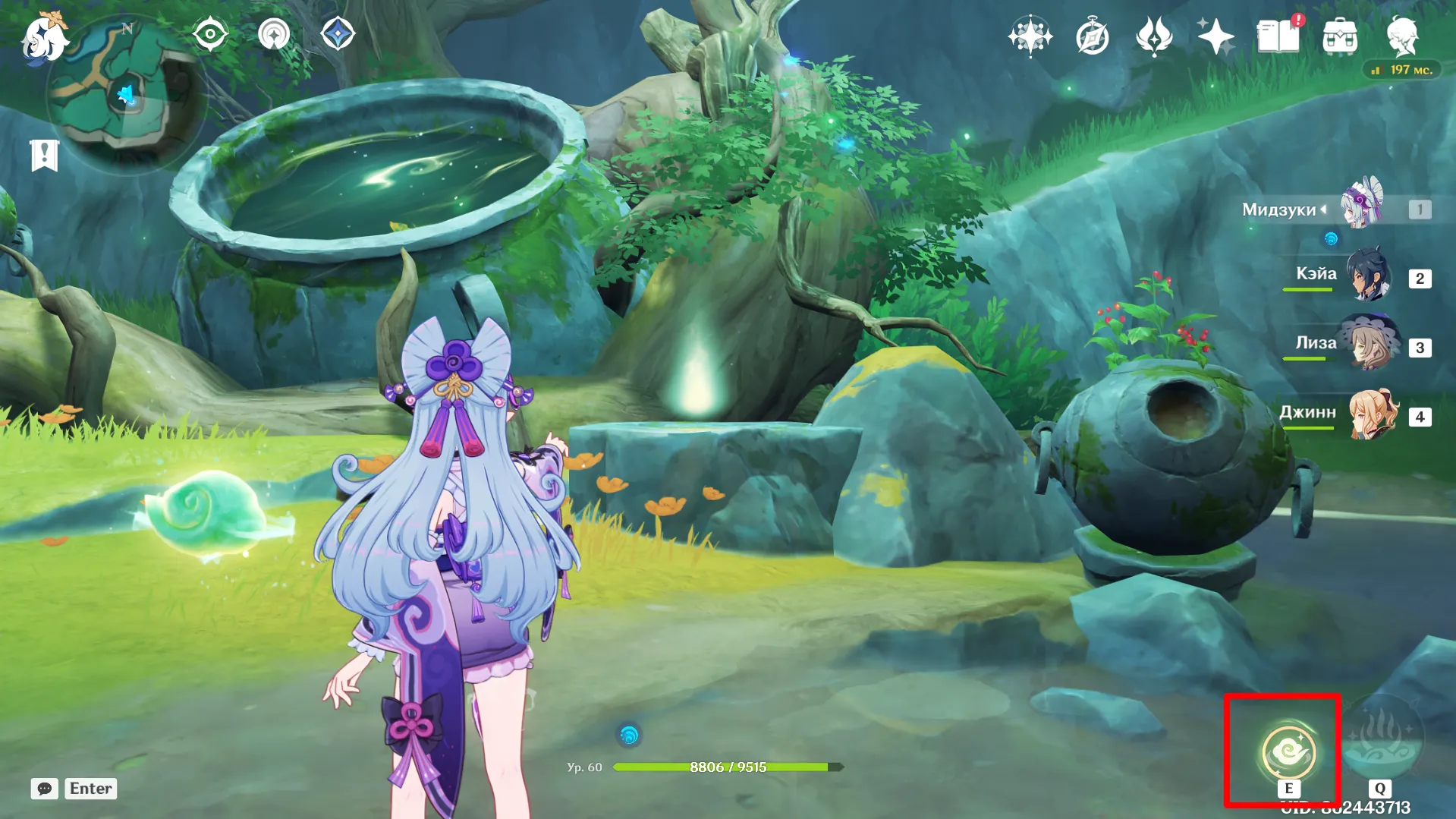This screenshot has width=1456, height=819.
Task: Open the flame-shaped icon in the top bar
Action: (x=1154, y=37)
